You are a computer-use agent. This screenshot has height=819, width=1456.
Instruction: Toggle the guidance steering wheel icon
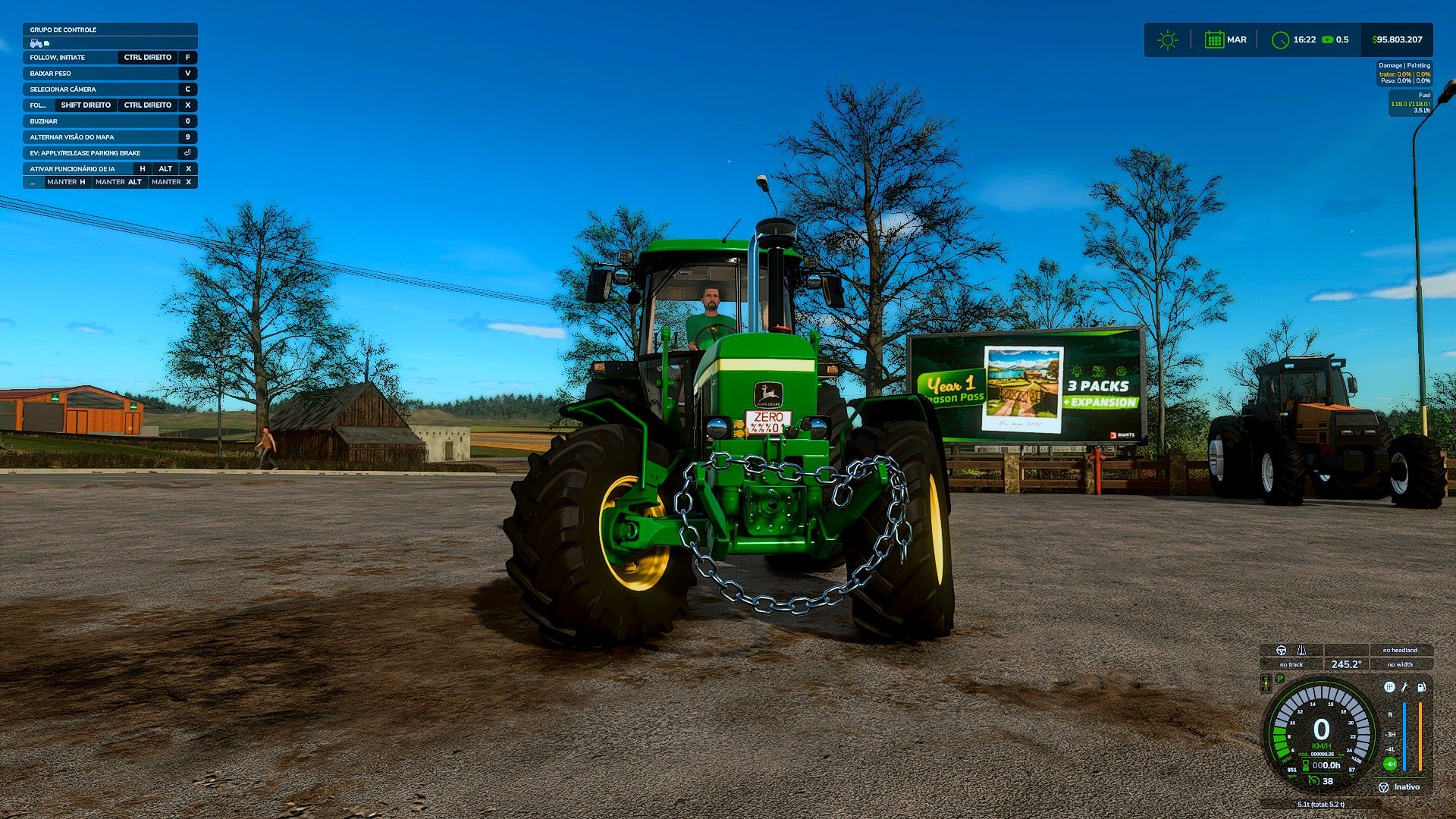coord(1281,651)
